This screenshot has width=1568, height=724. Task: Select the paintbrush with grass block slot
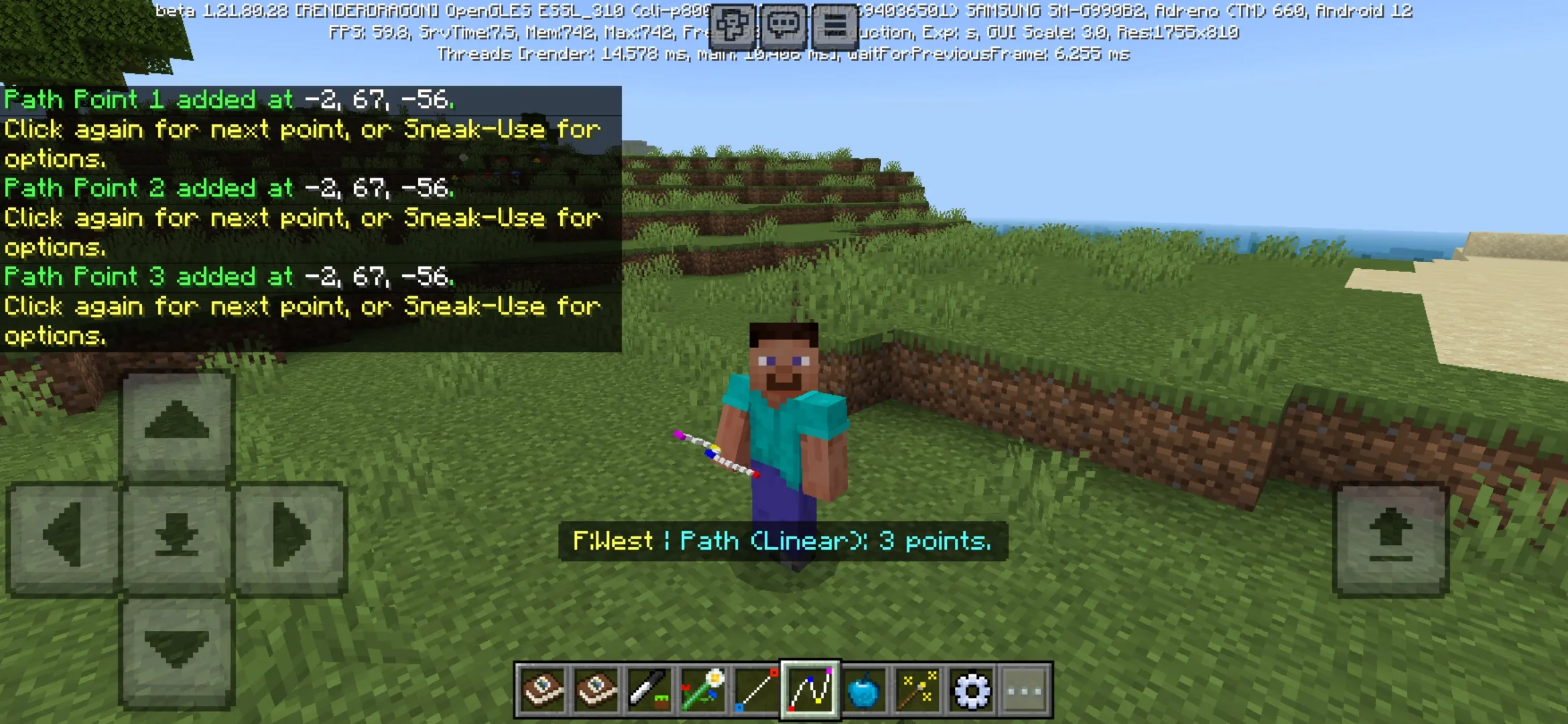pyautogui.click(x=649, y=690)
